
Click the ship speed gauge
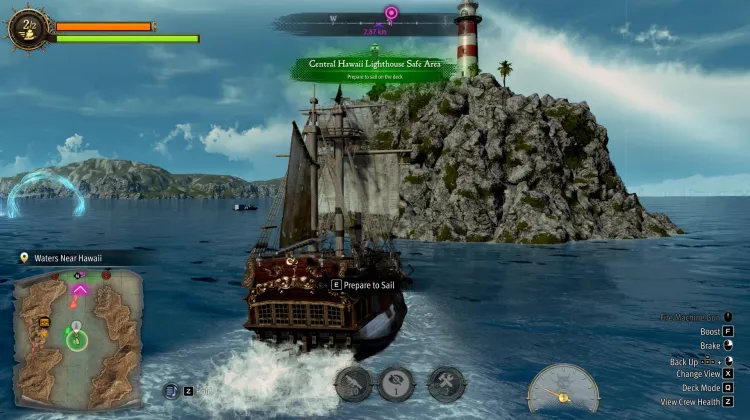coord(563,389)
